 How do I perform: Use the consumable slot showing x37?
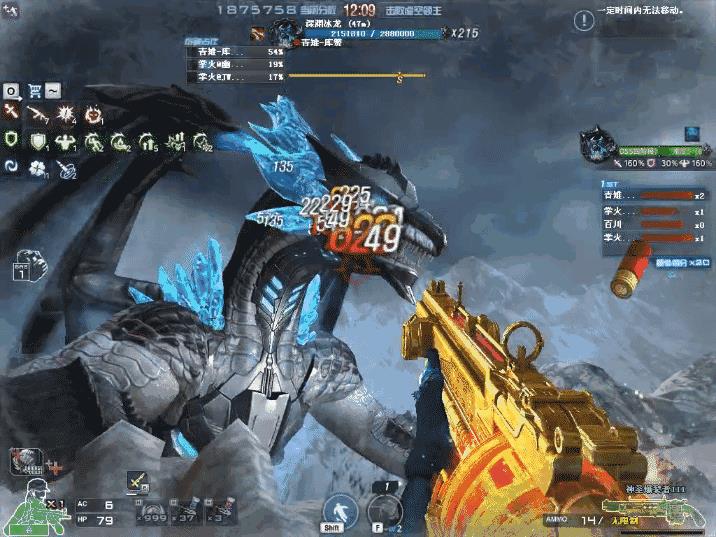point(187,512)
